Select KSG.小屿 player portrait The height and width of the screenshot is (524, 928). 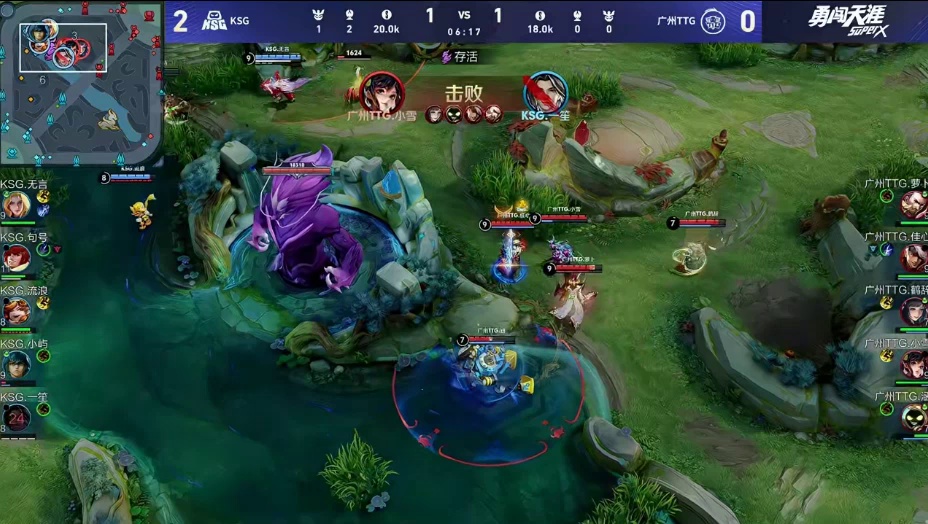(x=15, y=364)
